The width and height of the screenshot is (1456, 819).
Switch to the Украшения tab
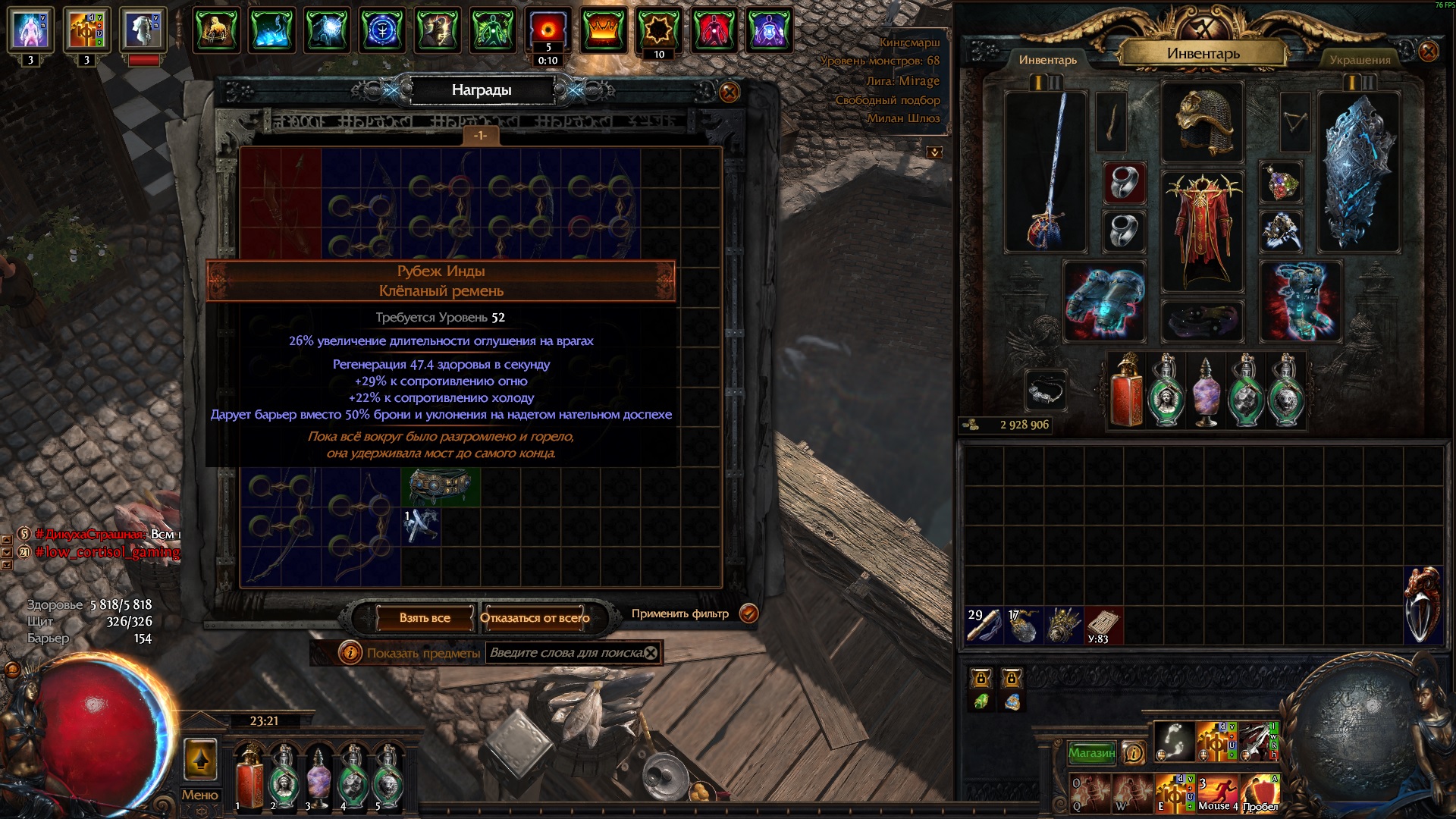pyautogui.click(x=1360, y=60)
